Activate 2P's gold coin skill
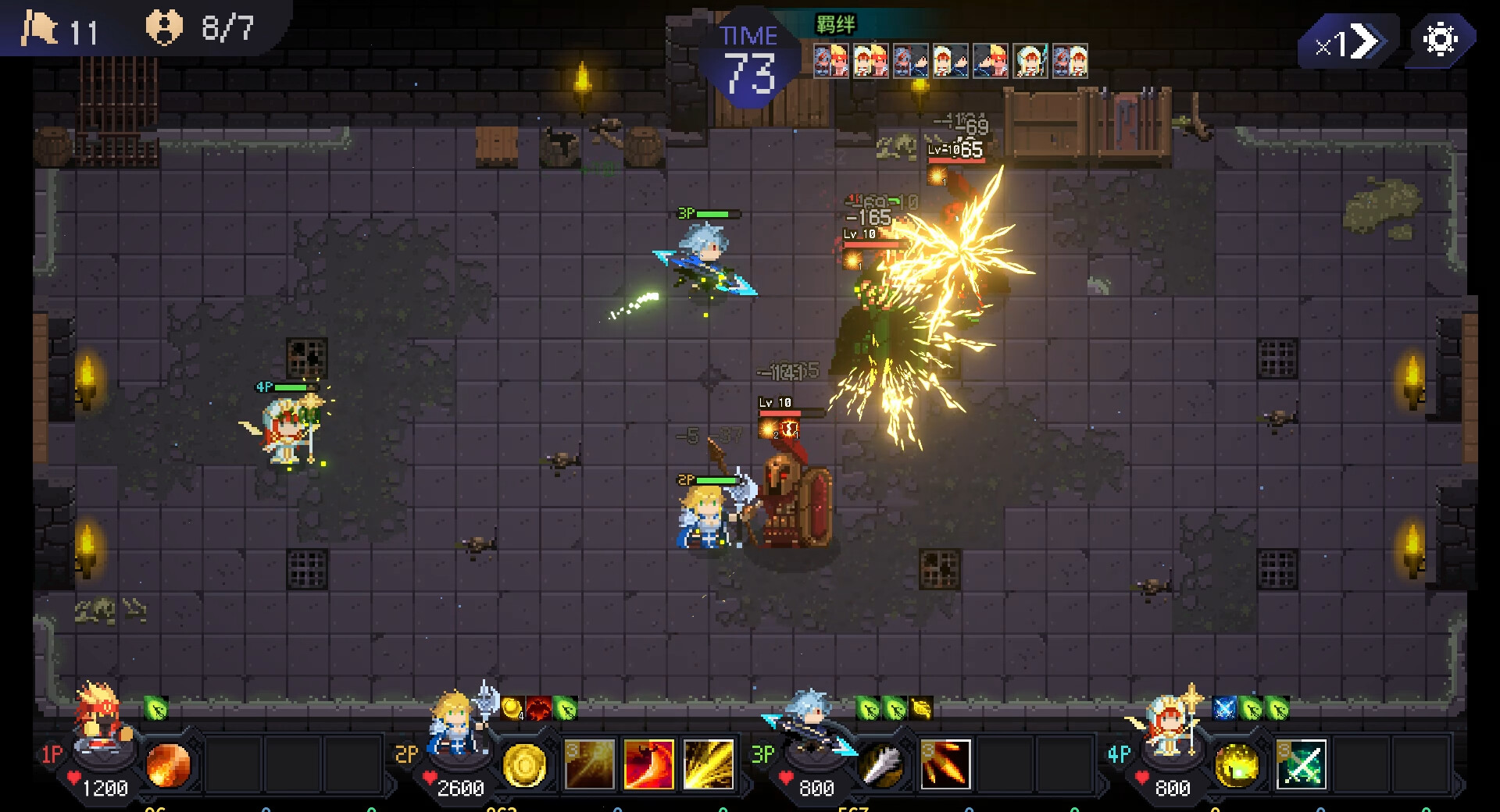This screenshot has height=812, width=1500. click(x=524, y=764)
